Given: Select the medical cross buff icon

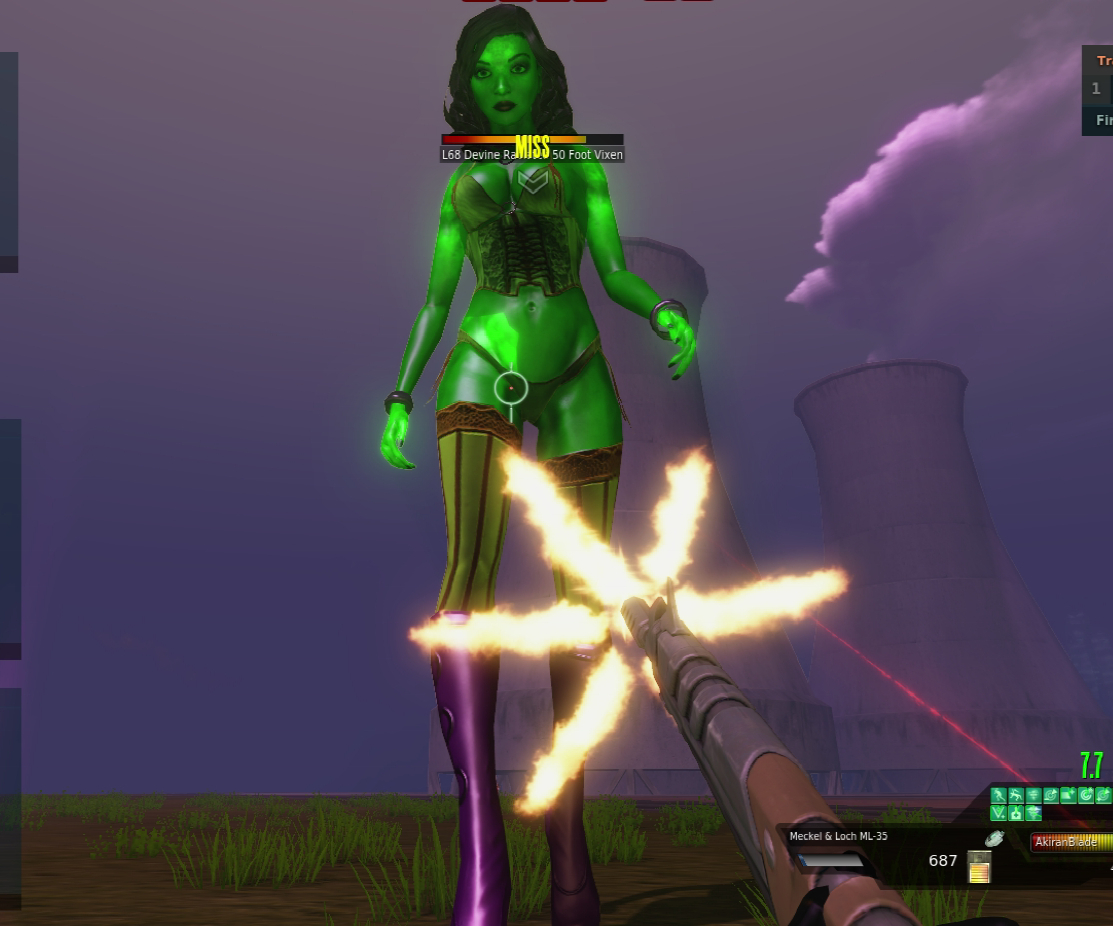Looking at the screenshot, I should click(x=1016, y=813).
